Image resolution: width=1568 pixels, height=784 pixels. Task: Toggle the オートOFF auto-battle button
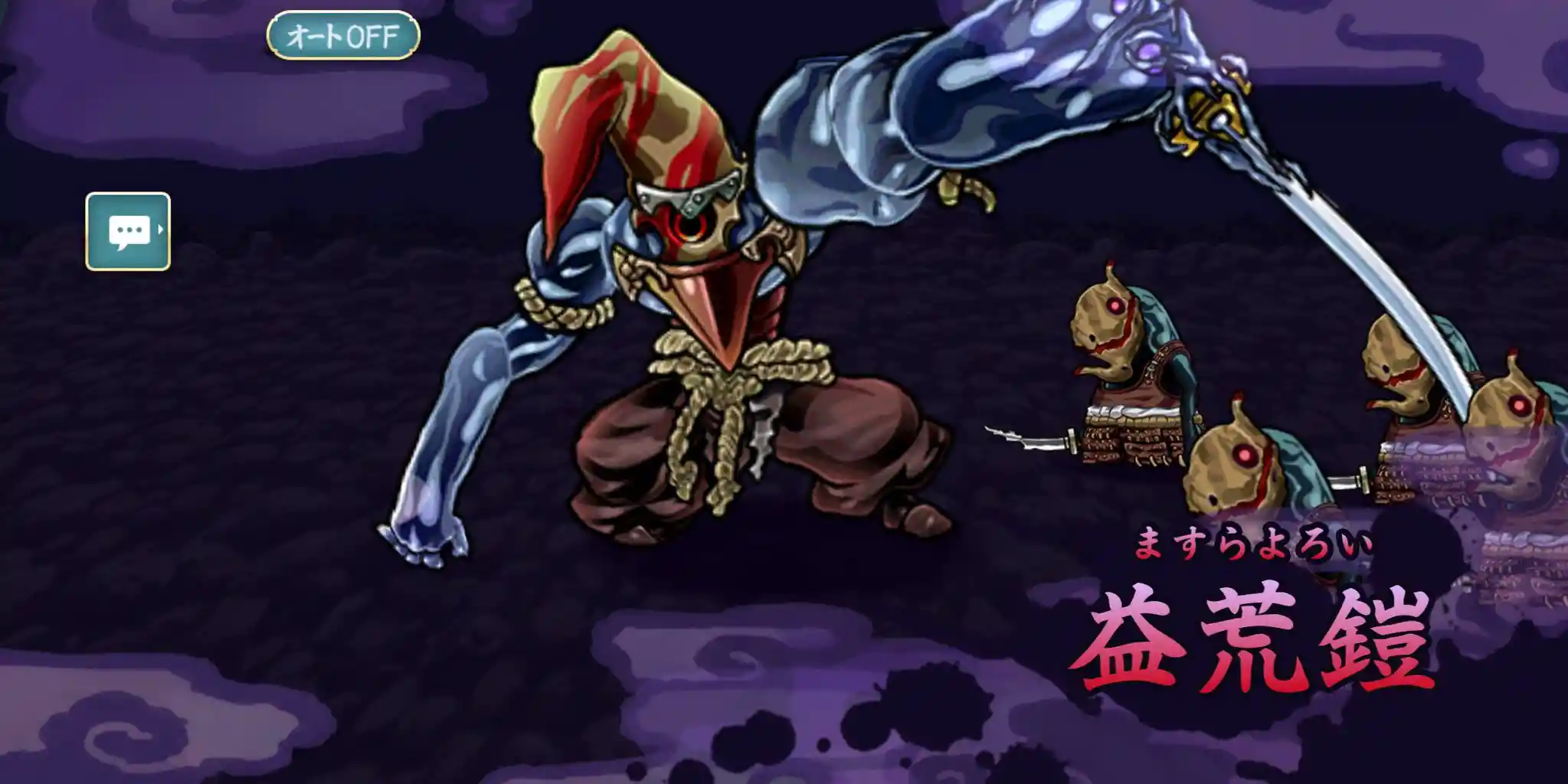click(343, 35)
